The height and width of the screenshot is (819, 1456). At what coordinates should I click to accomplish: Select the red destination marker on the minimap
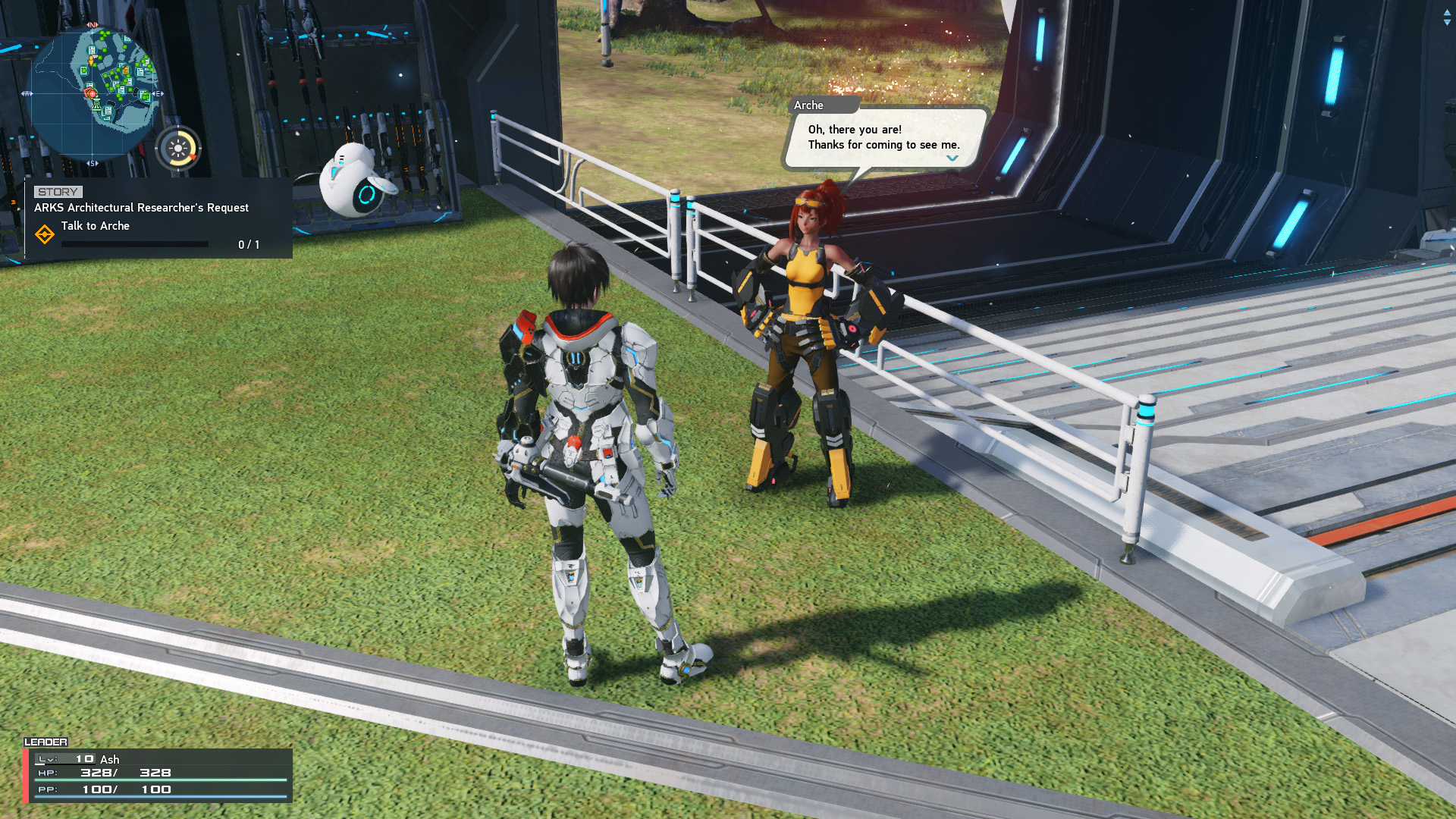pyautogui.click(x=93, y=93)
